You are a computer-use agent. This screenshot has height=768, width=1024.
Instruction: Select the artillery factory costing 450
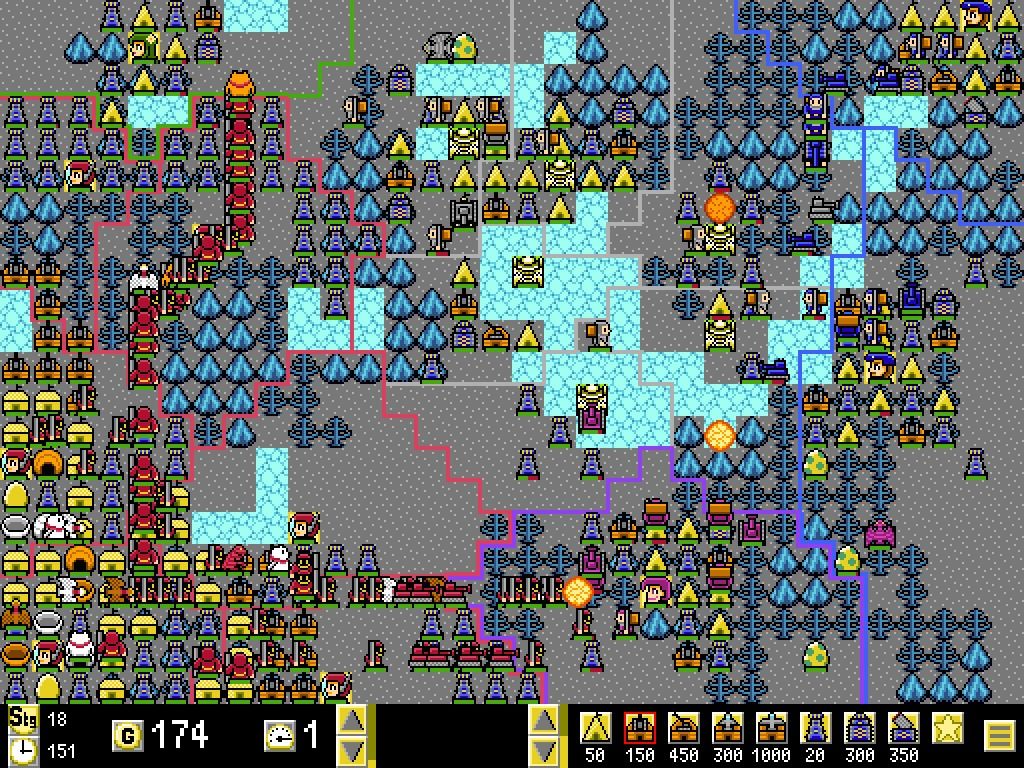point(684,728)
